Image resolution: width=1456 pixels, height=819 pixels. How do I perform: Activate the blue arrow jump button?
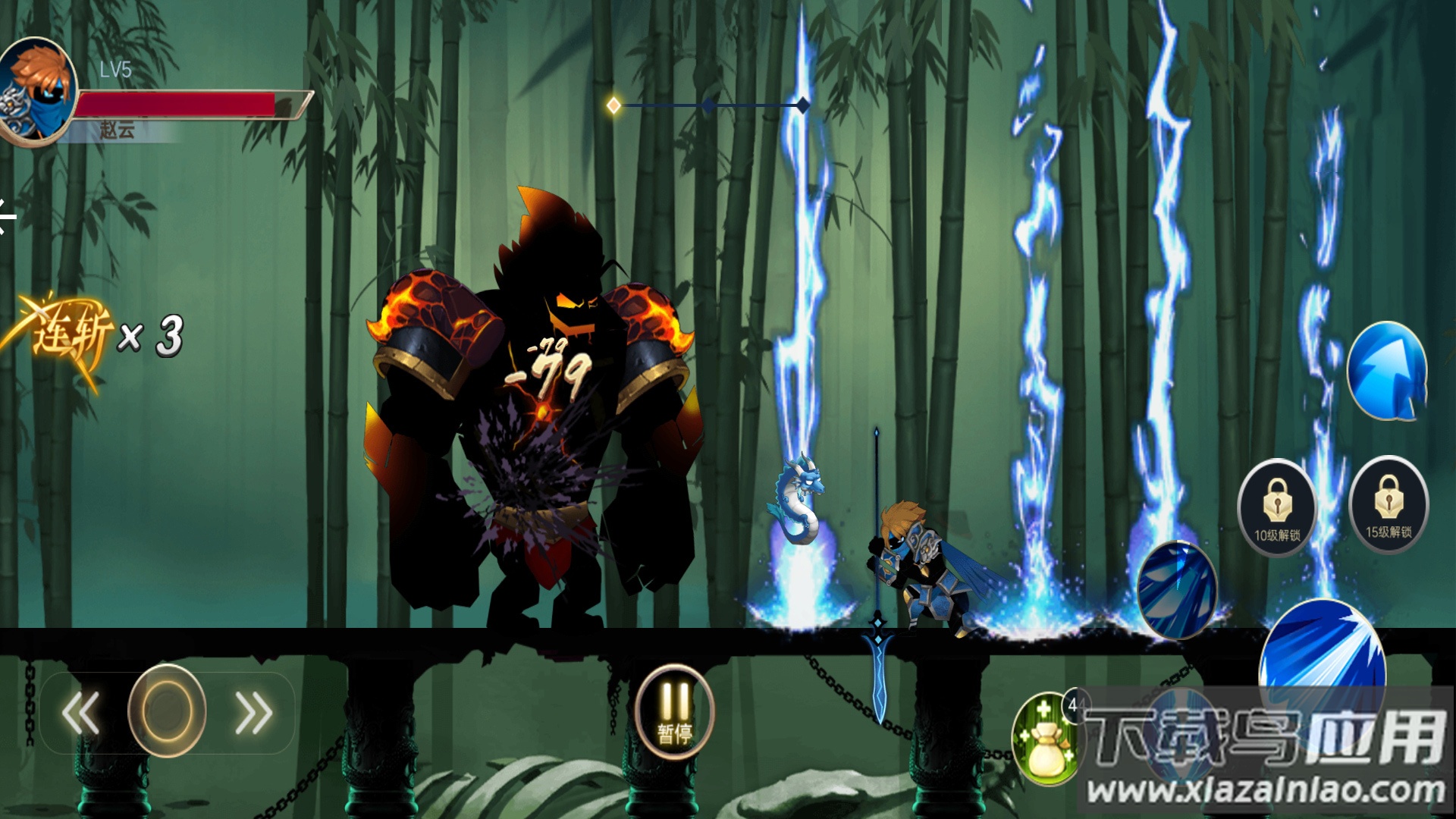pos(1387,371)
